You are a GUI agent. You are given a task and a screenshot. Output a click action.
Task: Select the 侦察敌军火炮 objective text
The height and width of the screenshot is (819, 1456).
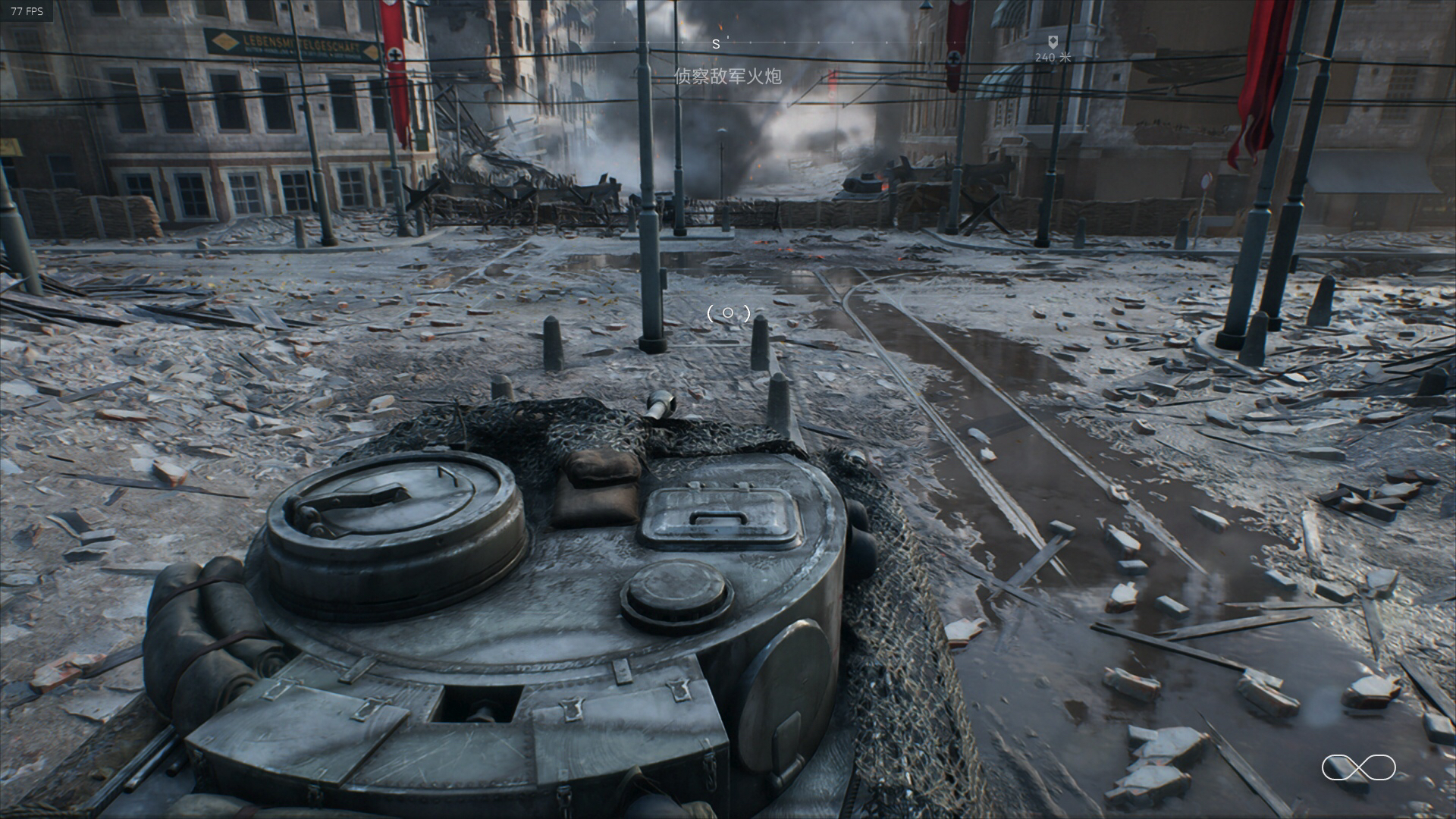pyautogui.click(x=727, y=76)
